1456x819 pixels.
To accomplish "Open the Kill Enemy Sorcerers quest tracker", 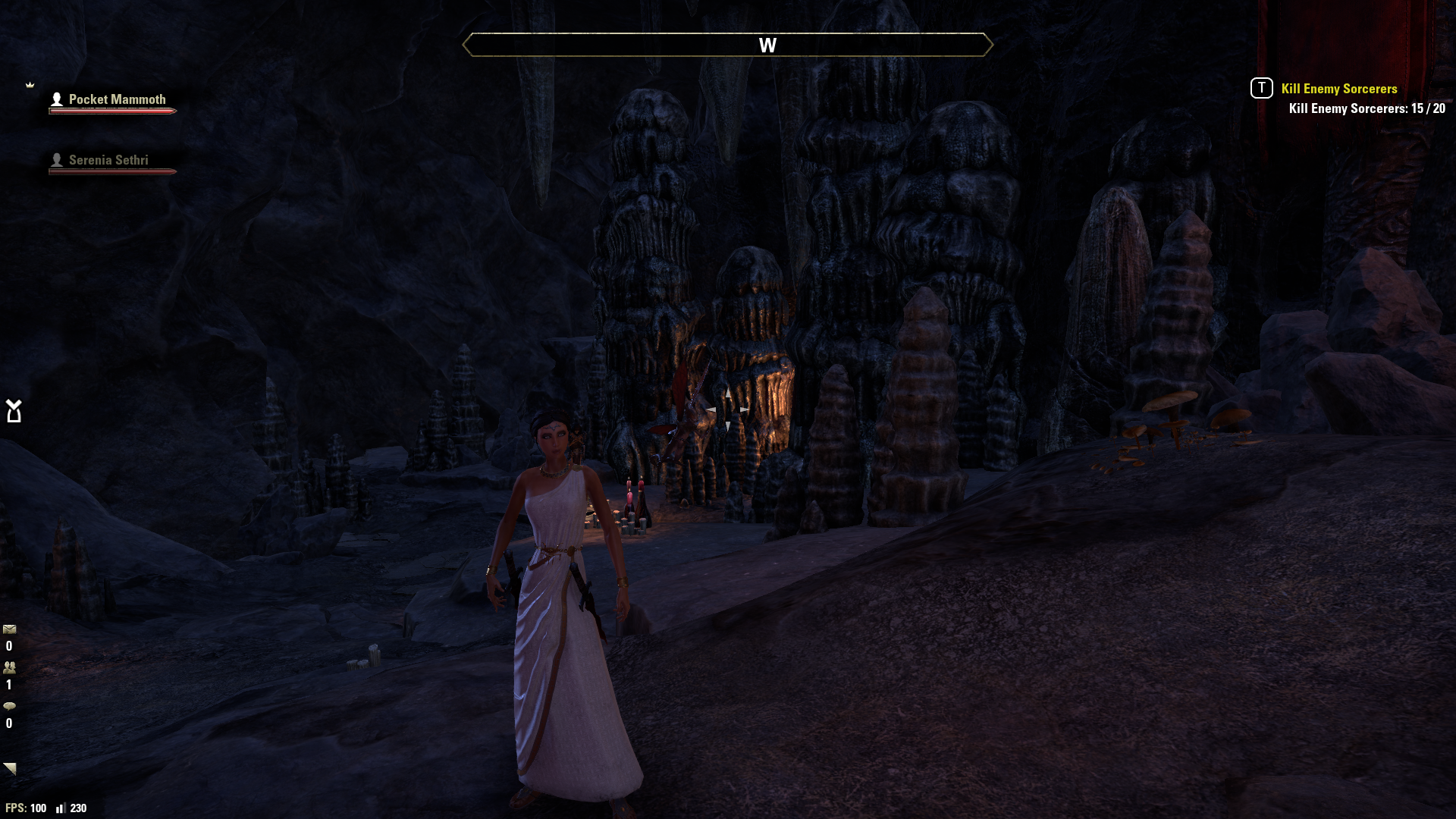I will (1338, 89).
